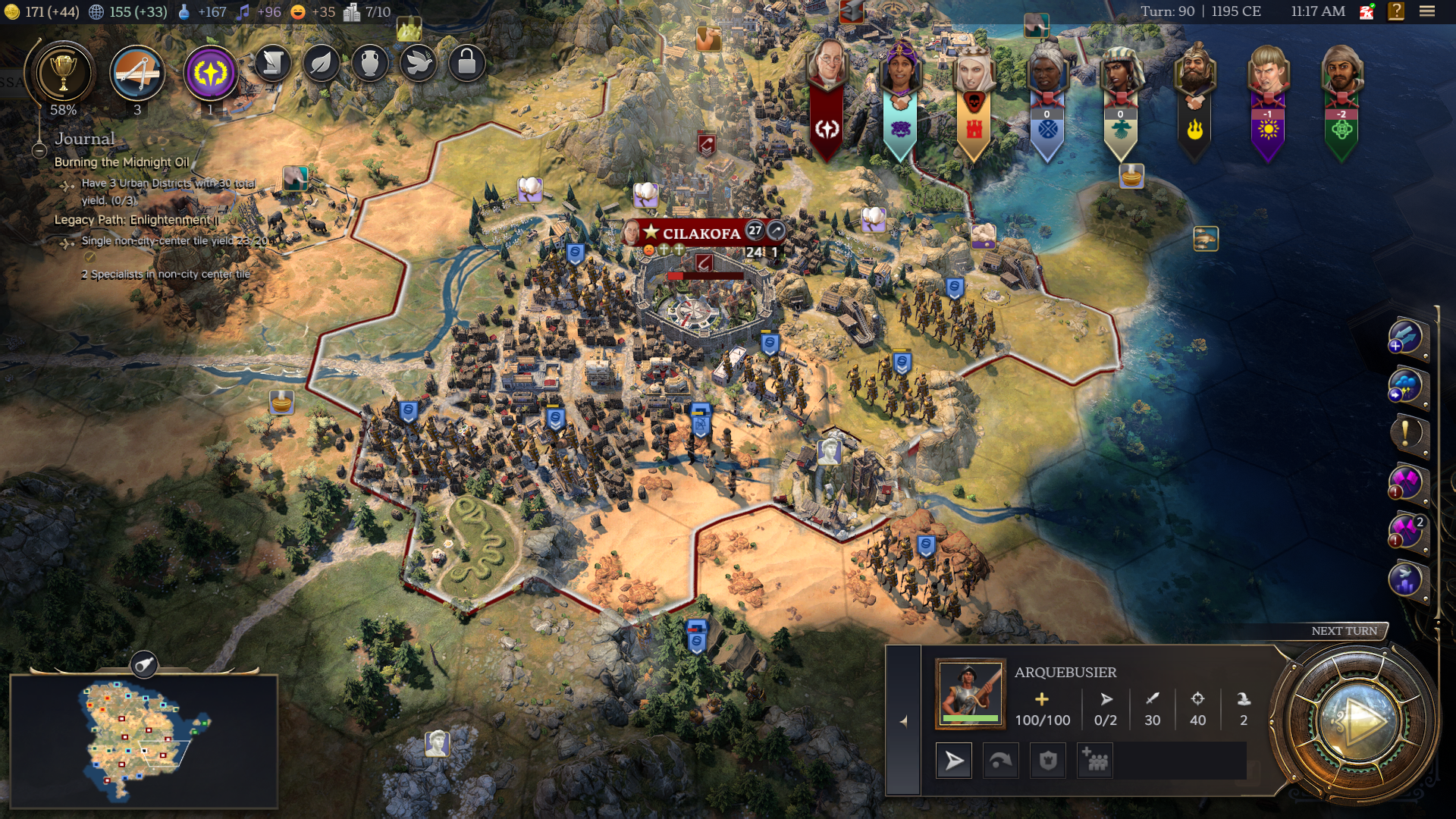Fortify the Arquebusier with the shield action

coord(1048,760)
